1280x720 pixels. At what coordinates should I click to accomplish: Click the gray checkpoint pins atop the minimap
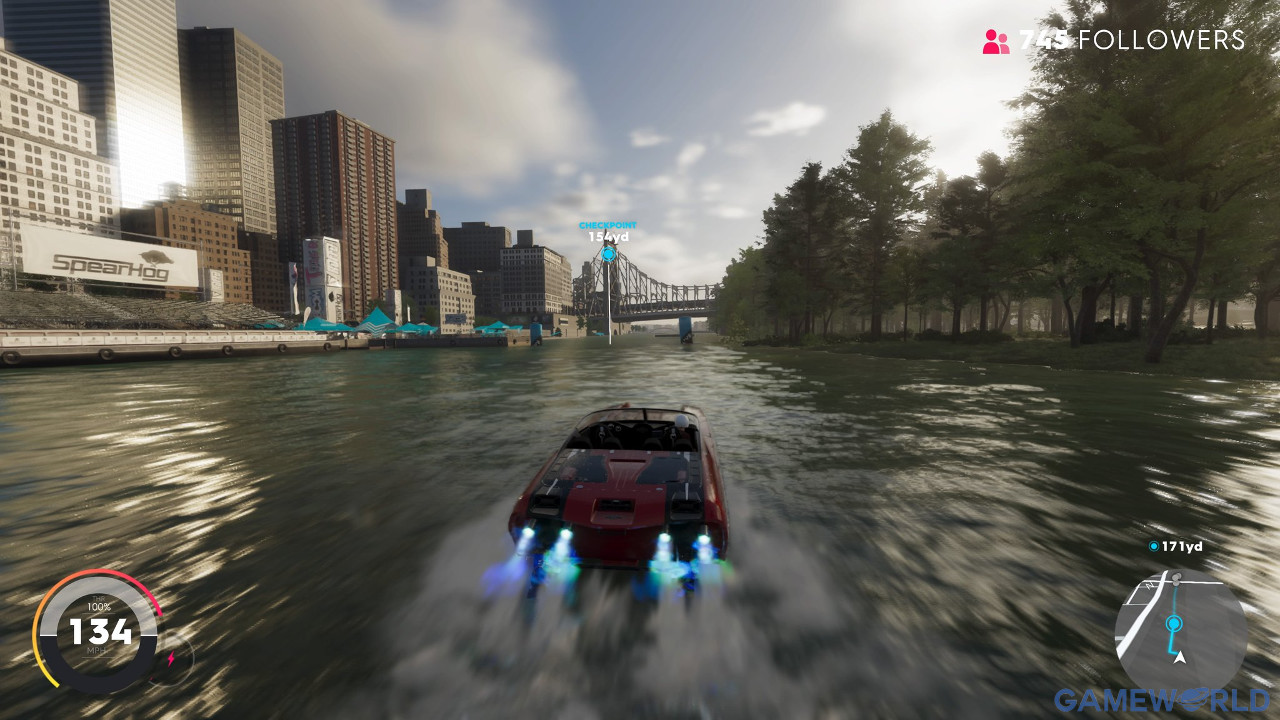[x=1176, y=577]
